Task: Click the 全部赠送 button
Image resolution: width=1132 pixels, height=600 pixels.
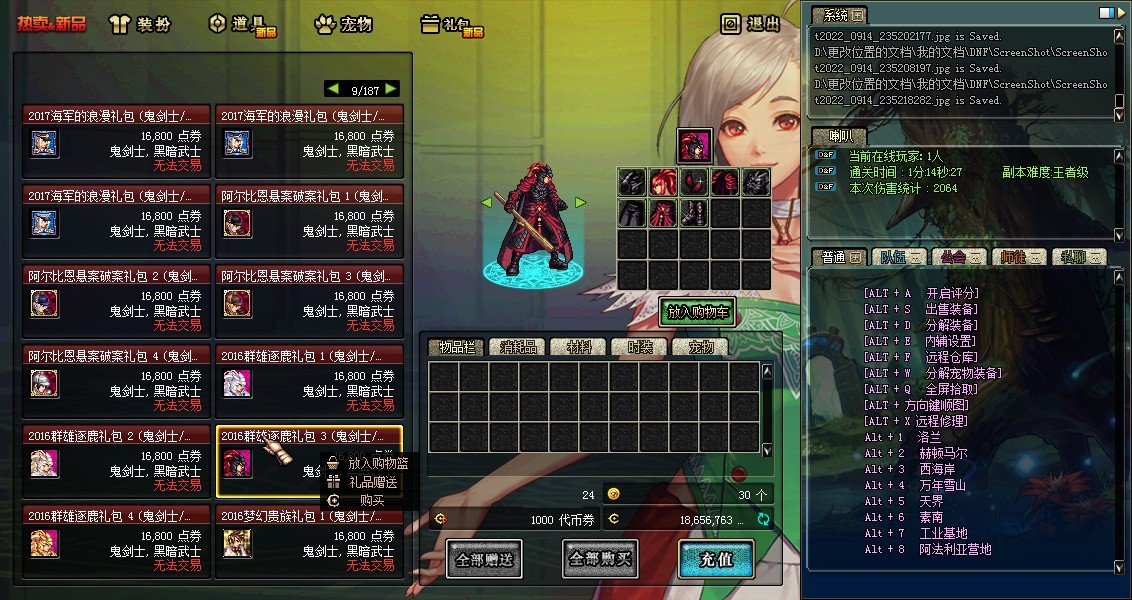Action: tap(484, 559)
